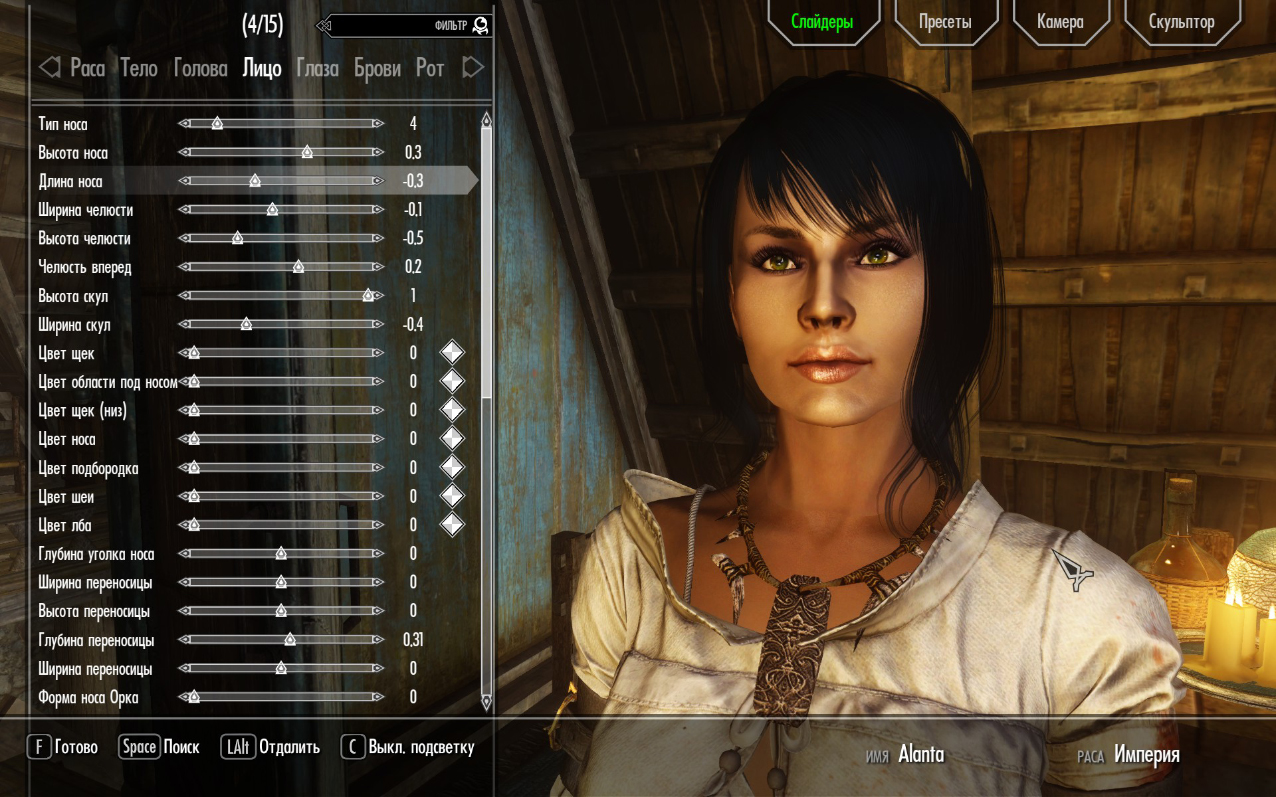Click the slider list's scrollbar down arrow
This screenshot has height=797, width=1276.
click(487, 702)
